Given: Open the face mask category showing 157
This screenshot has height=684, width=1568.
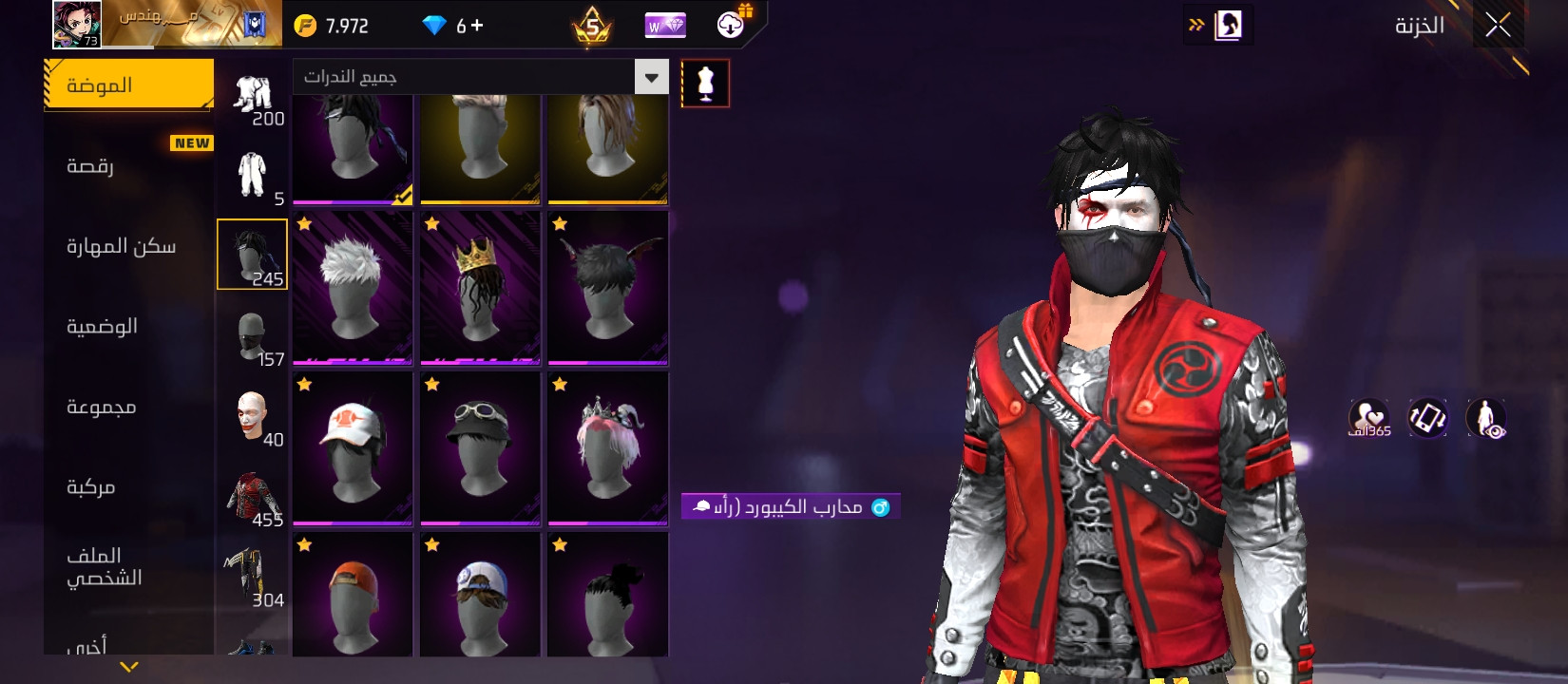Looking at the screenshot, I should (253, 338).
